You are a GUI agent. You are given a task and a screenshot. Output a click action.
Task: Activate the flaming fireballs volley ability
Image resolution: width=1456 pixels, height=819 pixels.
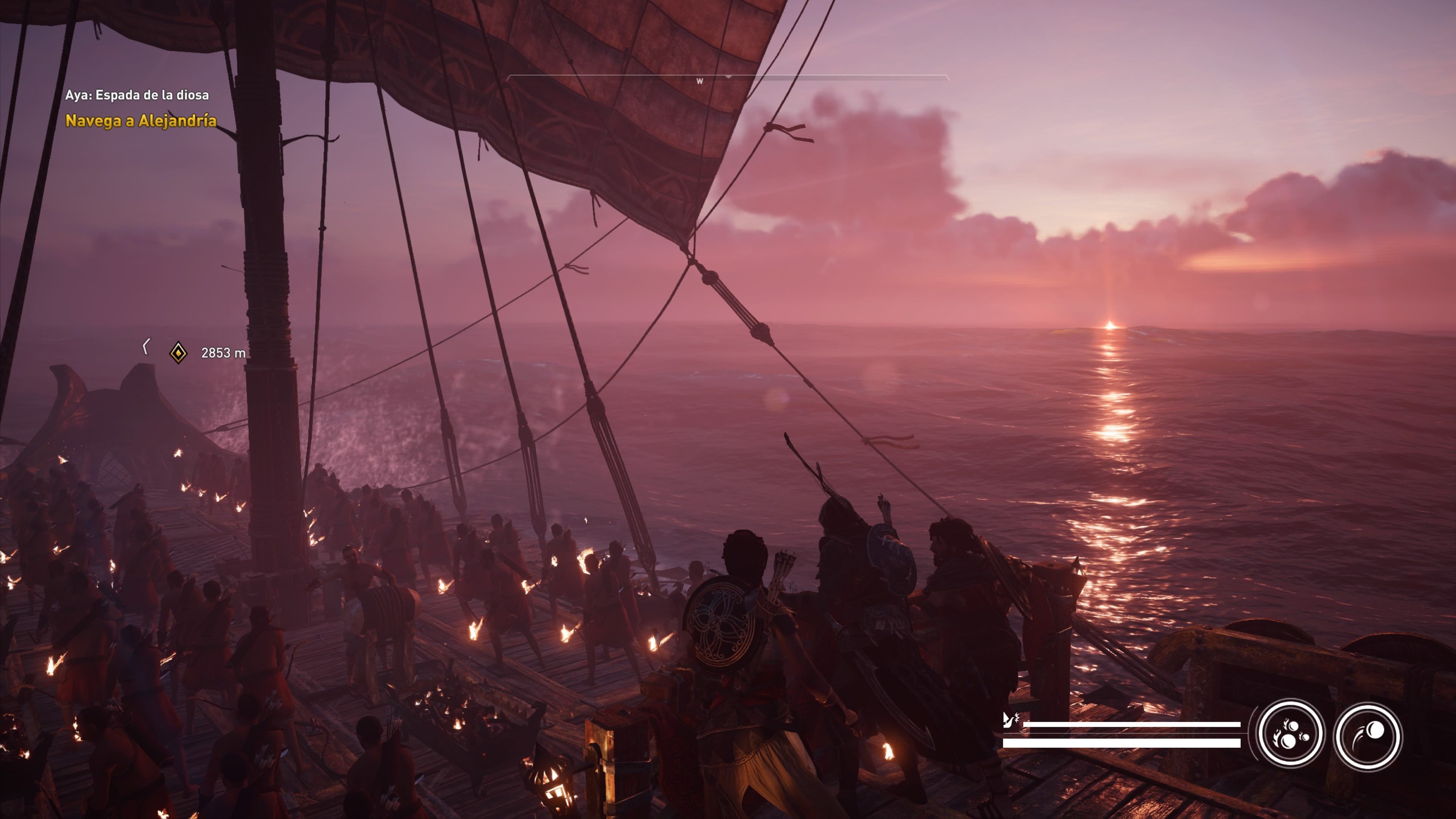1290,735
